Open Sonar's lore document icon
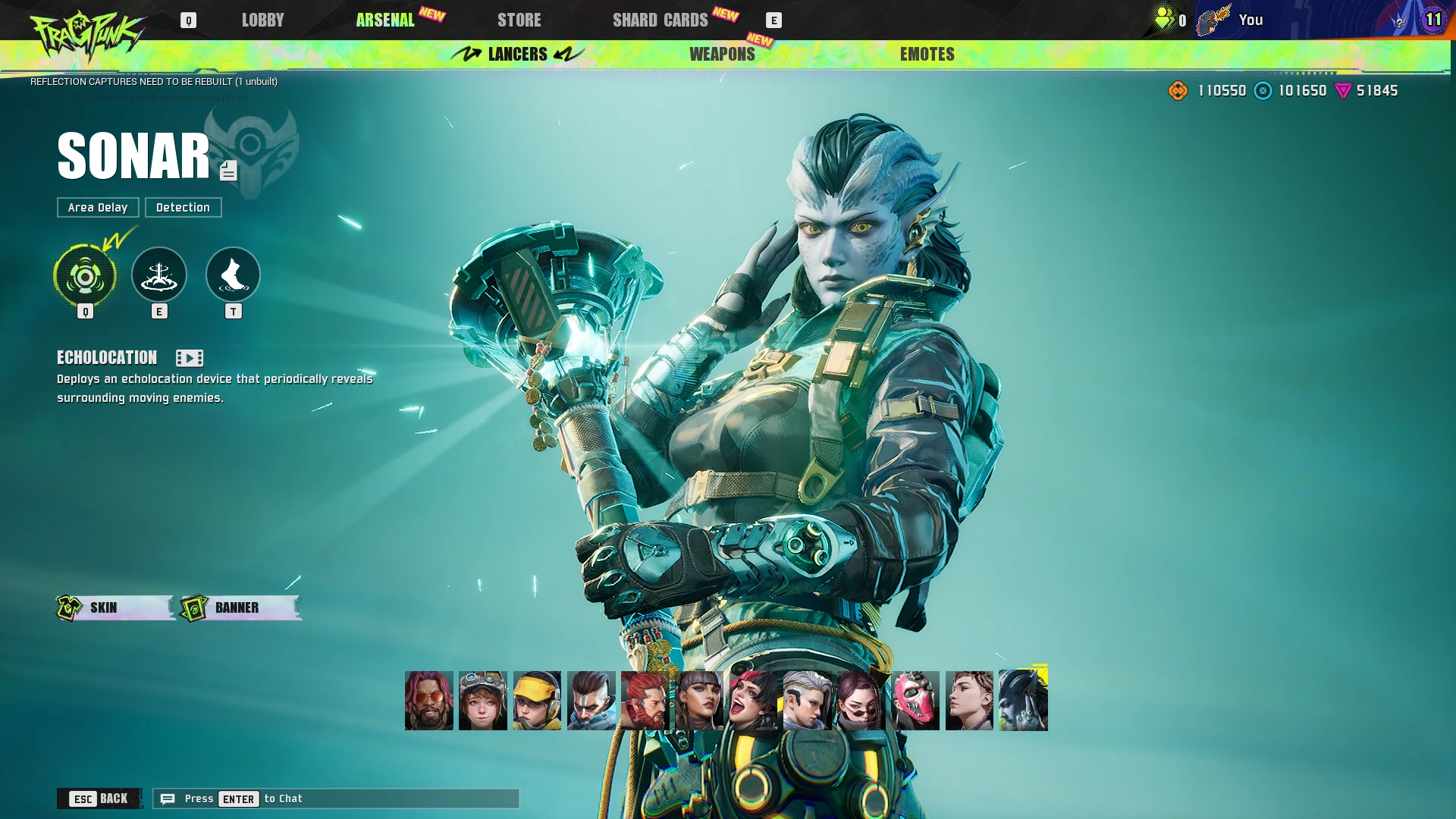The image size is (1456, 819). [228, 171]
